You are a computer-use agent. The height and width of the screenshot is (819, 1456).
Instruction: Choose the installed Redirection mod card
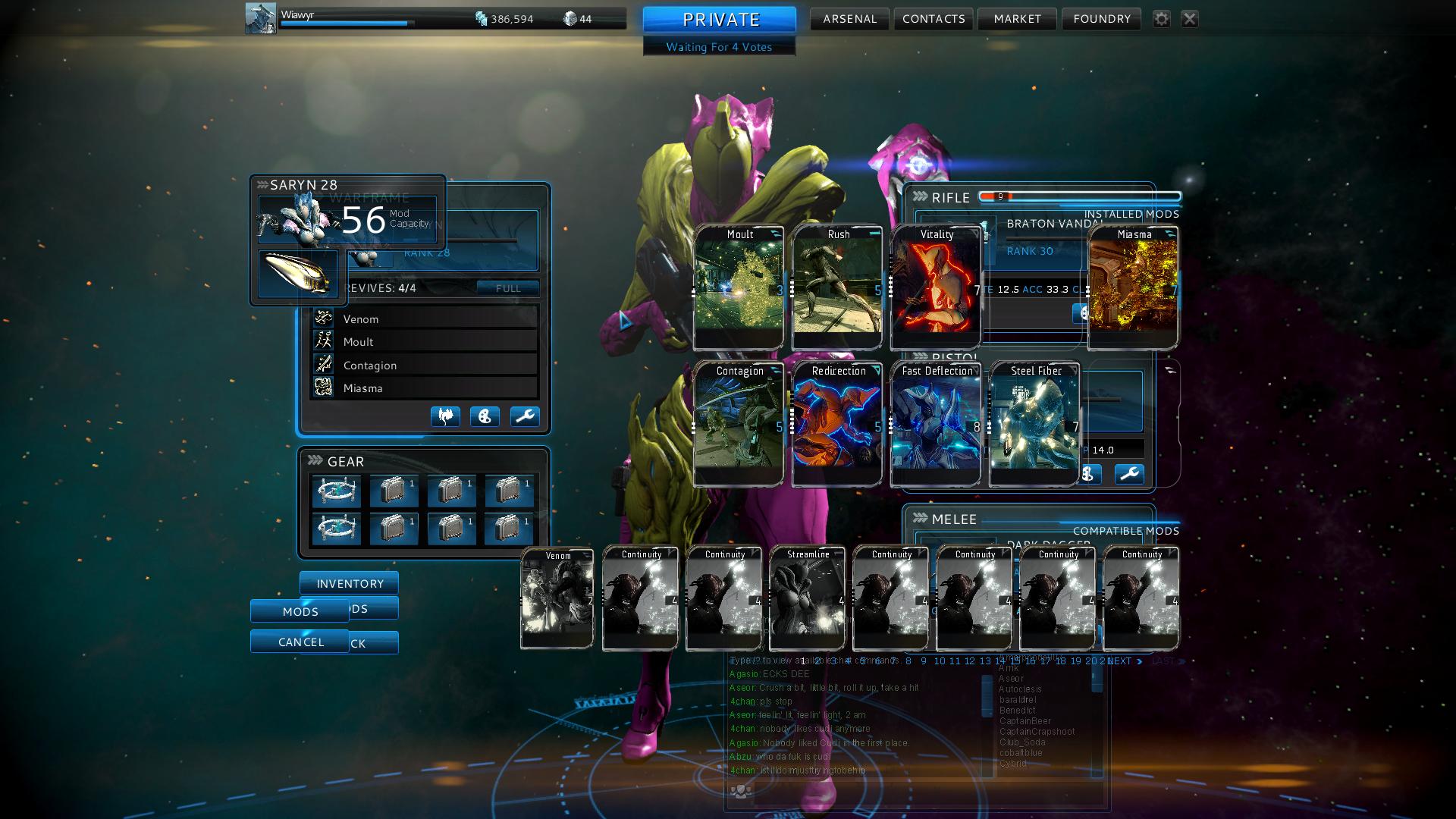tap(837, 425)
